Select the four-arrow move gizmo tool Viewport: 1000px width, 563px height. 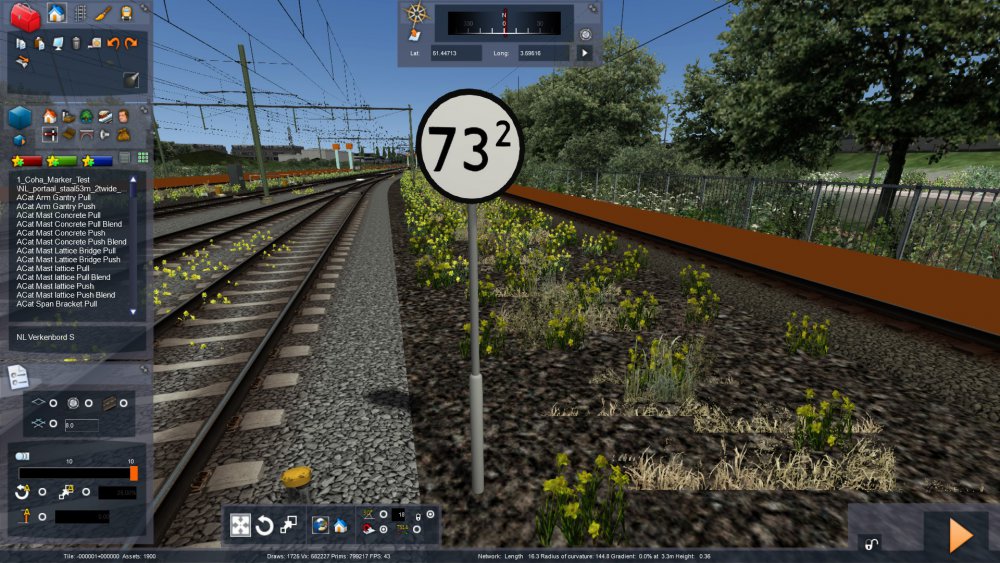pos(240,525)
